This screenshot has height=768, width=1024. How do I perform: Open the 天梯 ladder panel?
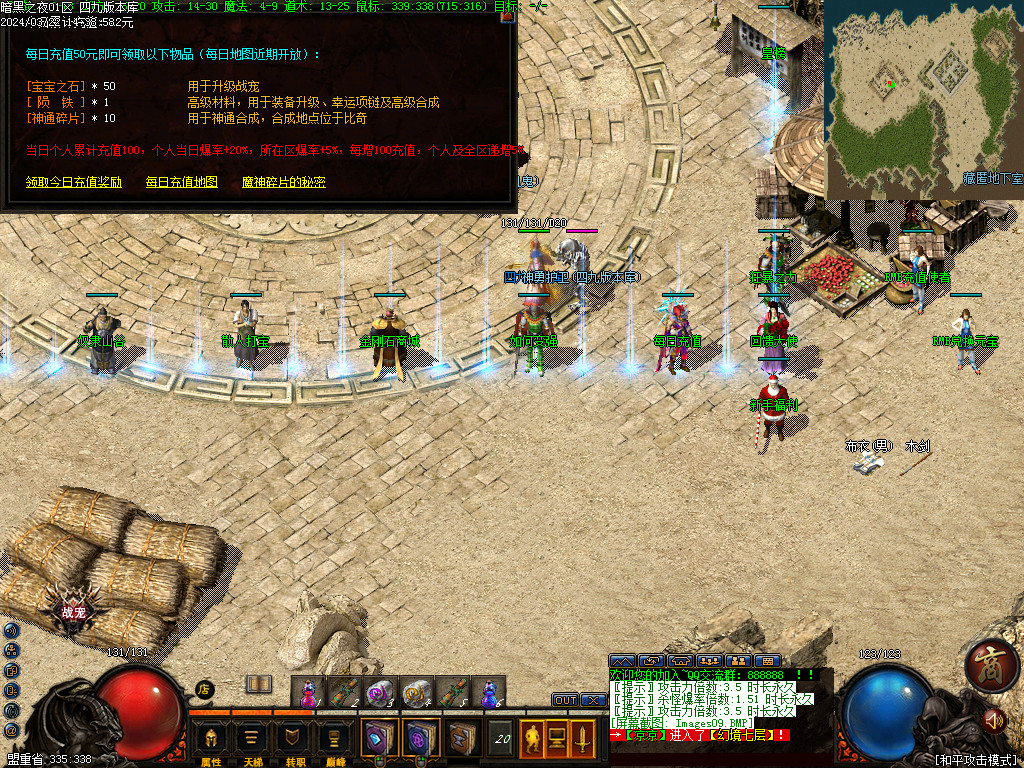pyautogui.click(x=252, y=741)
